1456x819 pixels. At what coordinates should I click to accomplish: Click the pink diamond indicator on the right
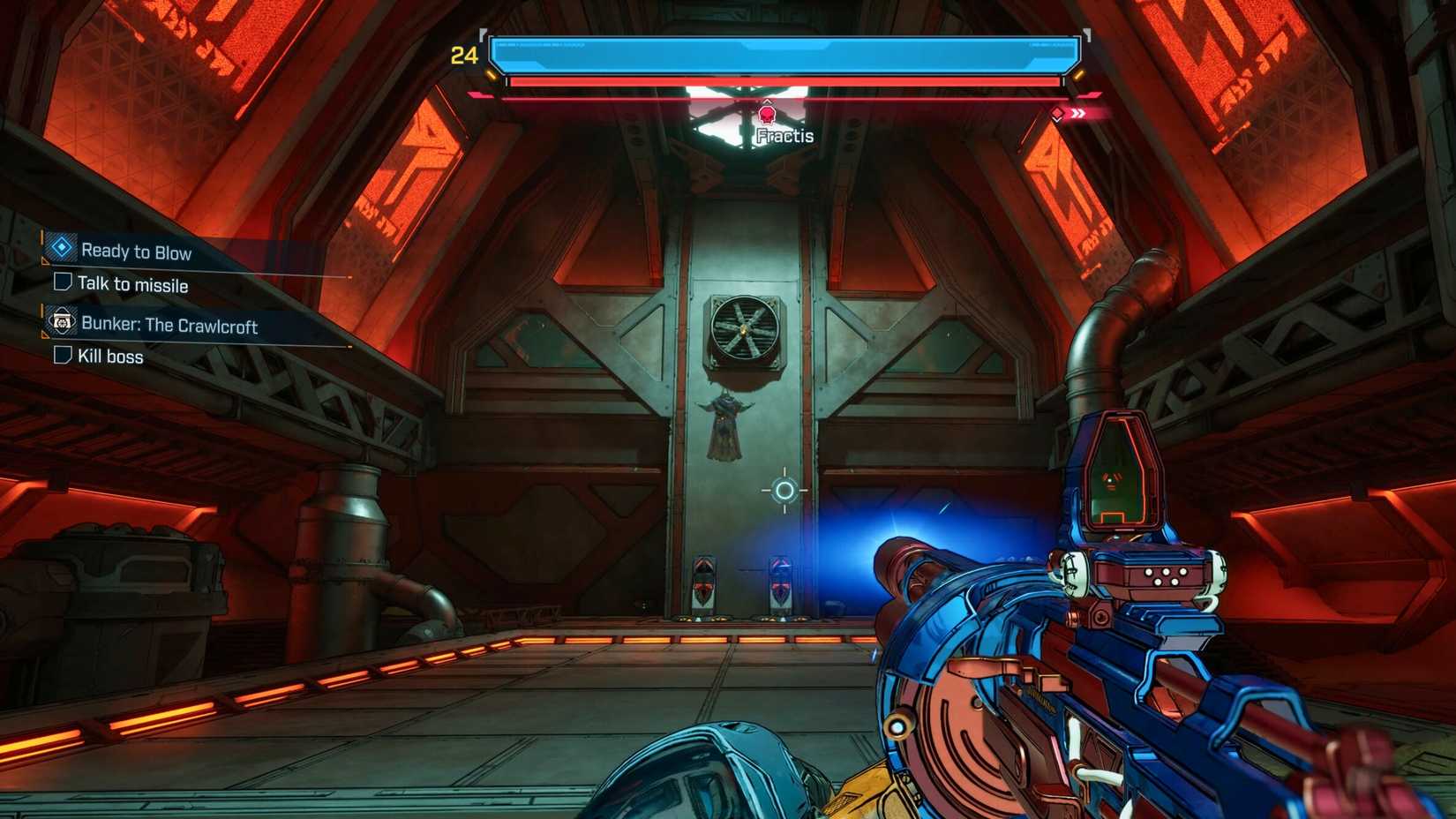coord(1057,112)
